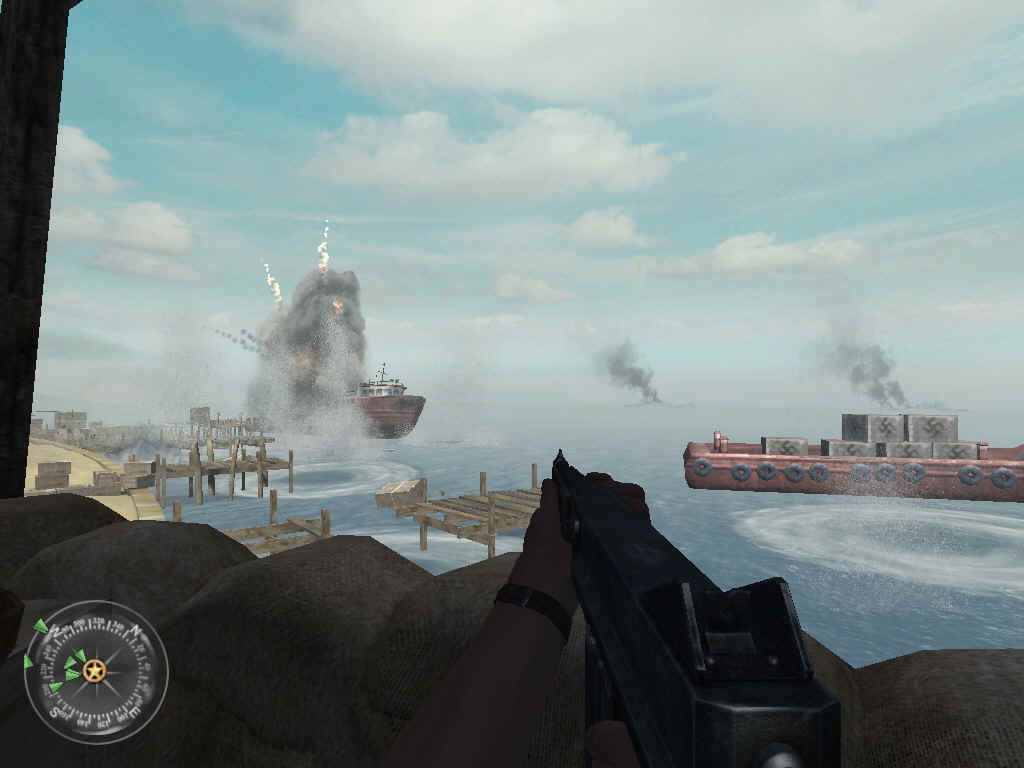
Task: Select the gold star objective marker
Action: [x=94, y=671]
